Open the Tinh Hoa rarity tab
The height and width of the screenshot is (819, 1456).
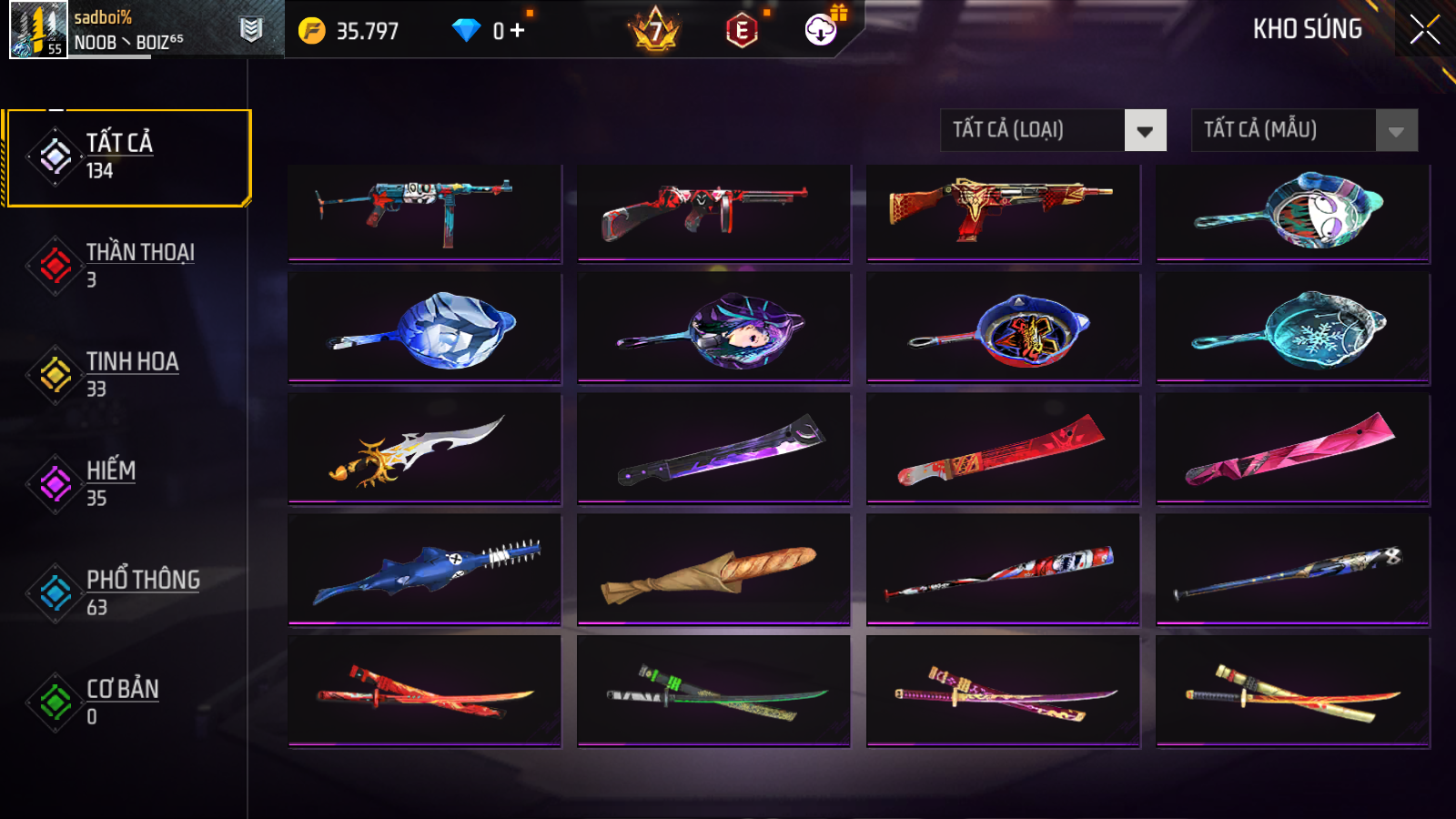tap(127, 374)
